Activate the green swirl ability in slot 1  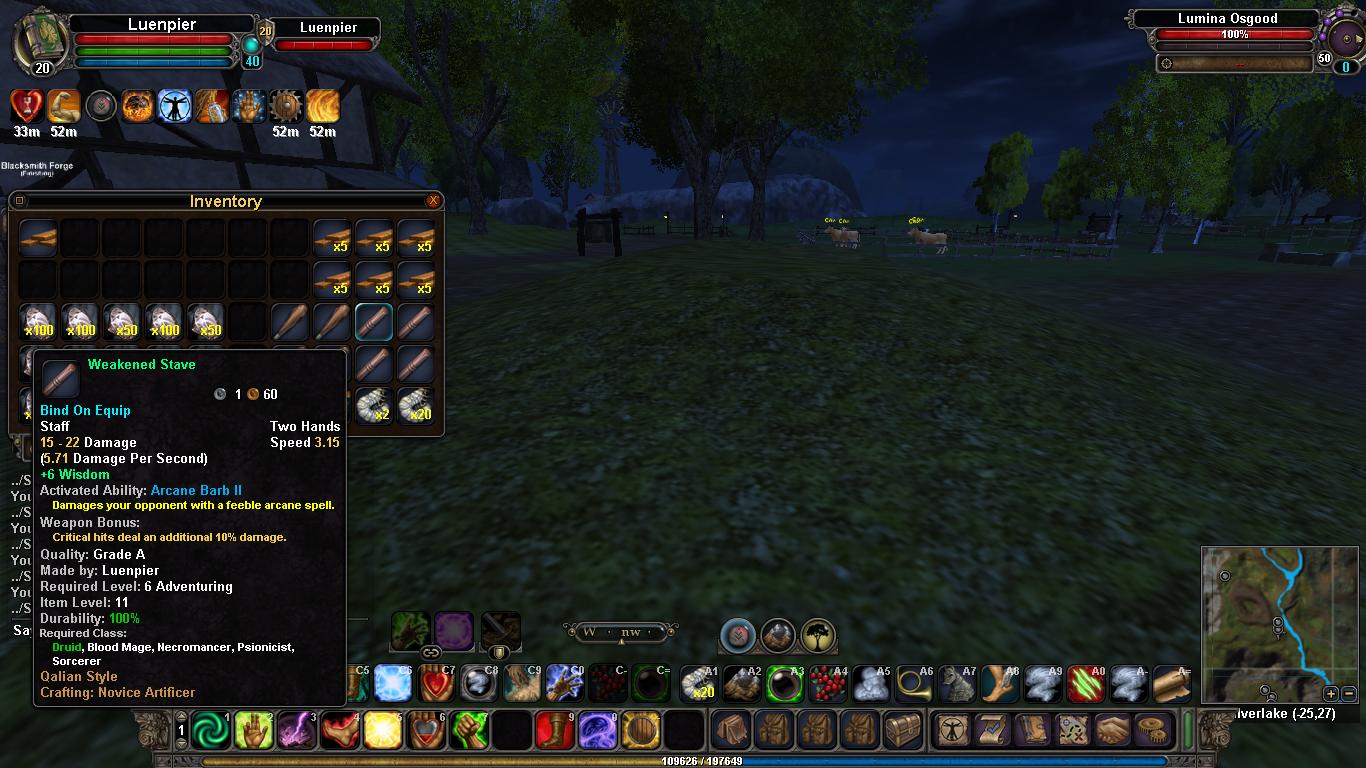pos(211,730)
